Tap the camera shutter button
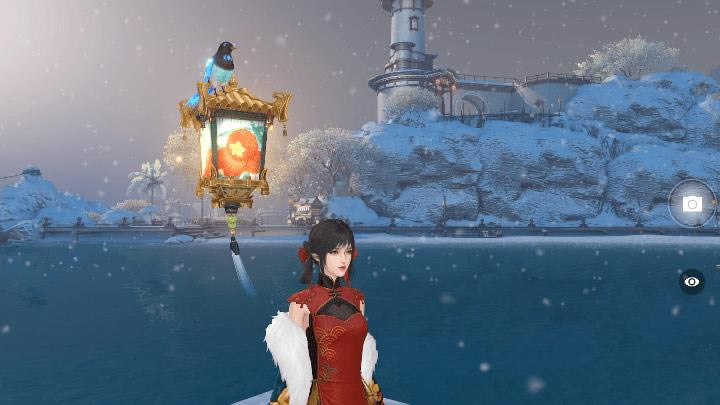Viewport: 720px width, 405px height. click(x=692, y=204)
